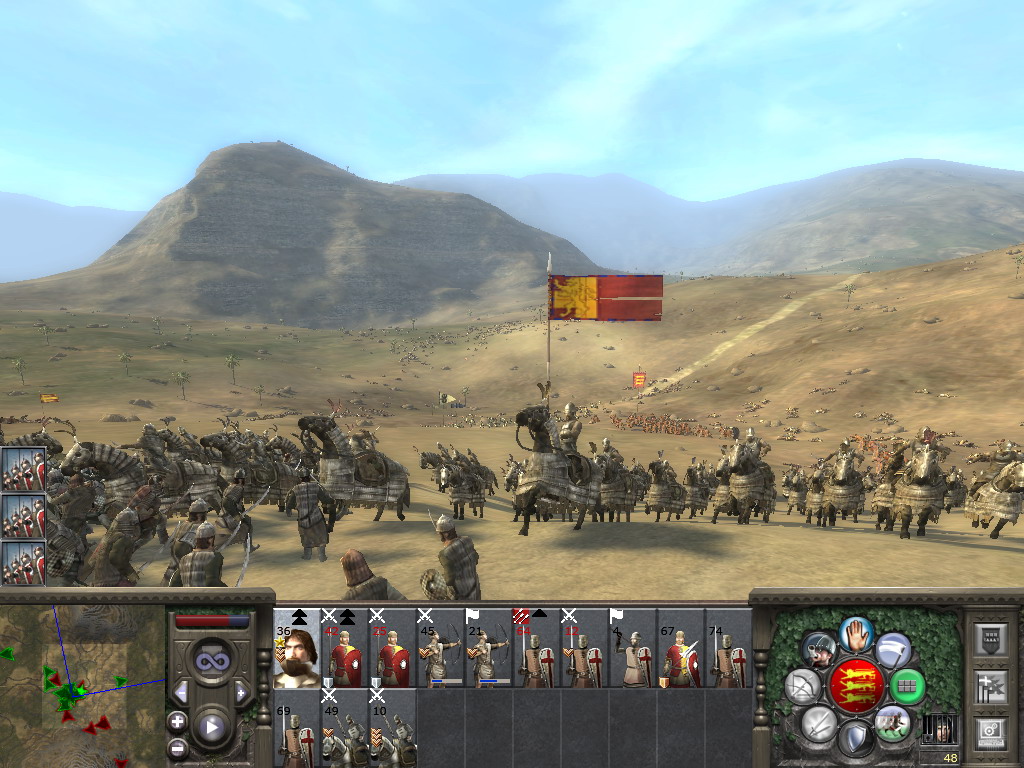Viewport: 1024px width, 768px height.
Task: Select the archer unit card with 45 men
Action: (x=441, y=648)
